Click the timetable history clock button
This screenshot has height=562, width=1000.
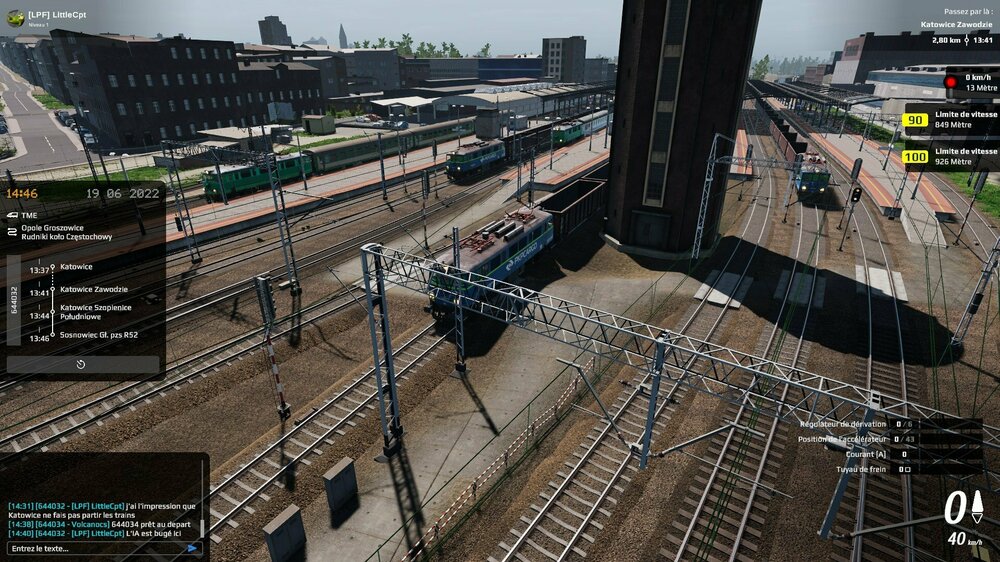pos(81,365)
